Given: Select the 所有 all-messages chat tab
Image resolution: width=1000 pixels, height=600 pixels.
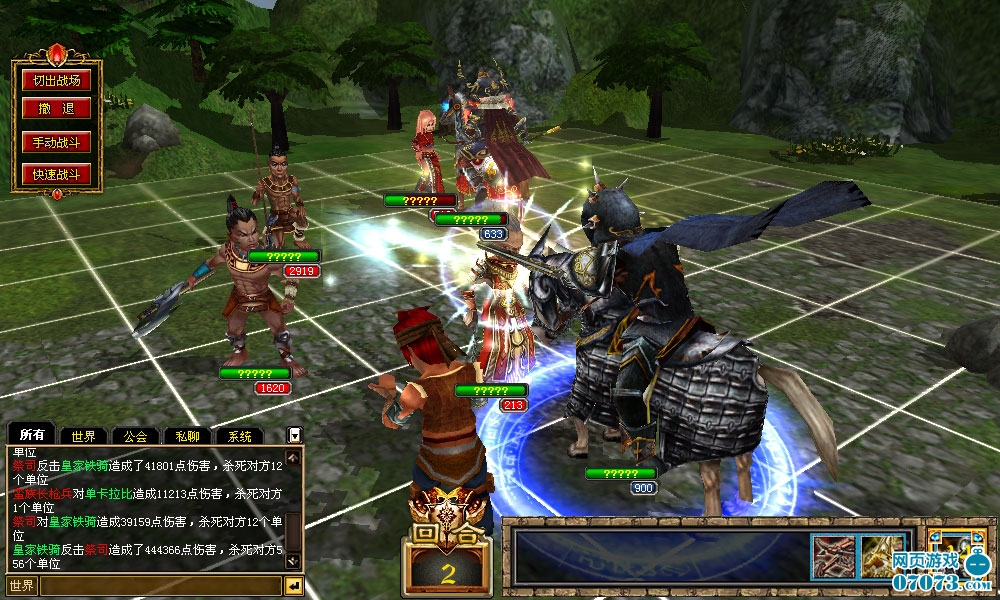Looking at the screenshot, I should pos(32,435).
